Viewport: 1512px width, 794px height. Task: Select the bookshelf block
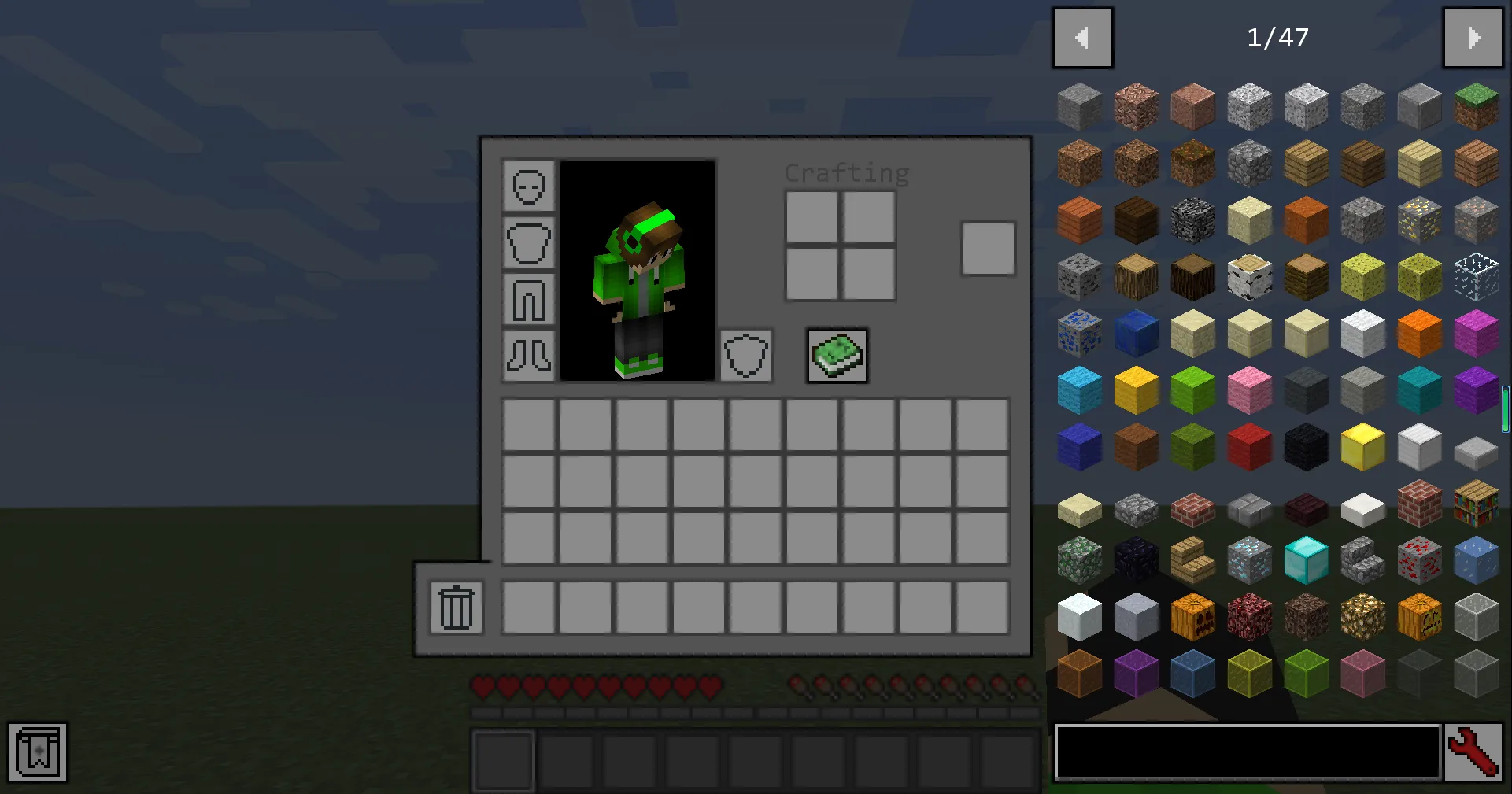[1476, 504]
